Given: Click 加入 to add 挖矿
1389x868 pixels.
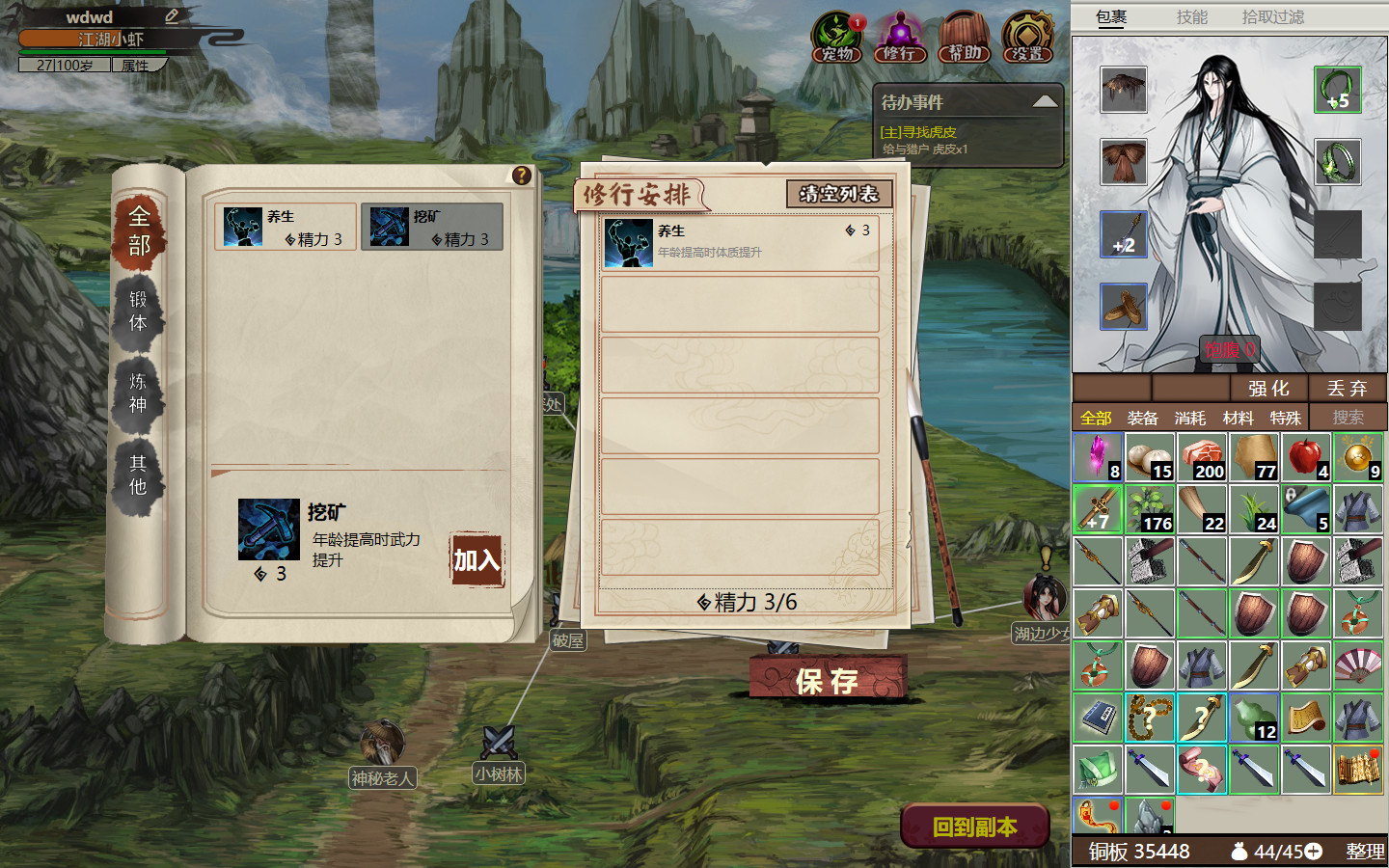Looking at the screenshot, I should (475, 559).
